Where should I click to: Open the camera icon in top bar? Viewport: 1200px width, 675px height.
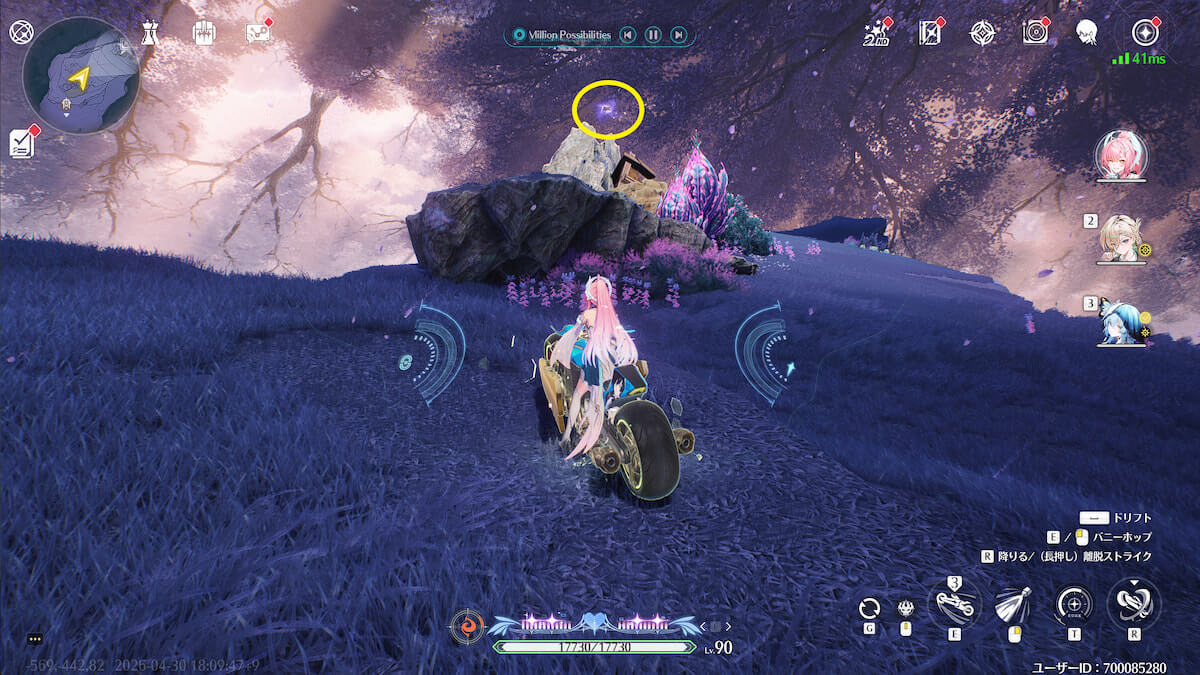pos(1035,33)
